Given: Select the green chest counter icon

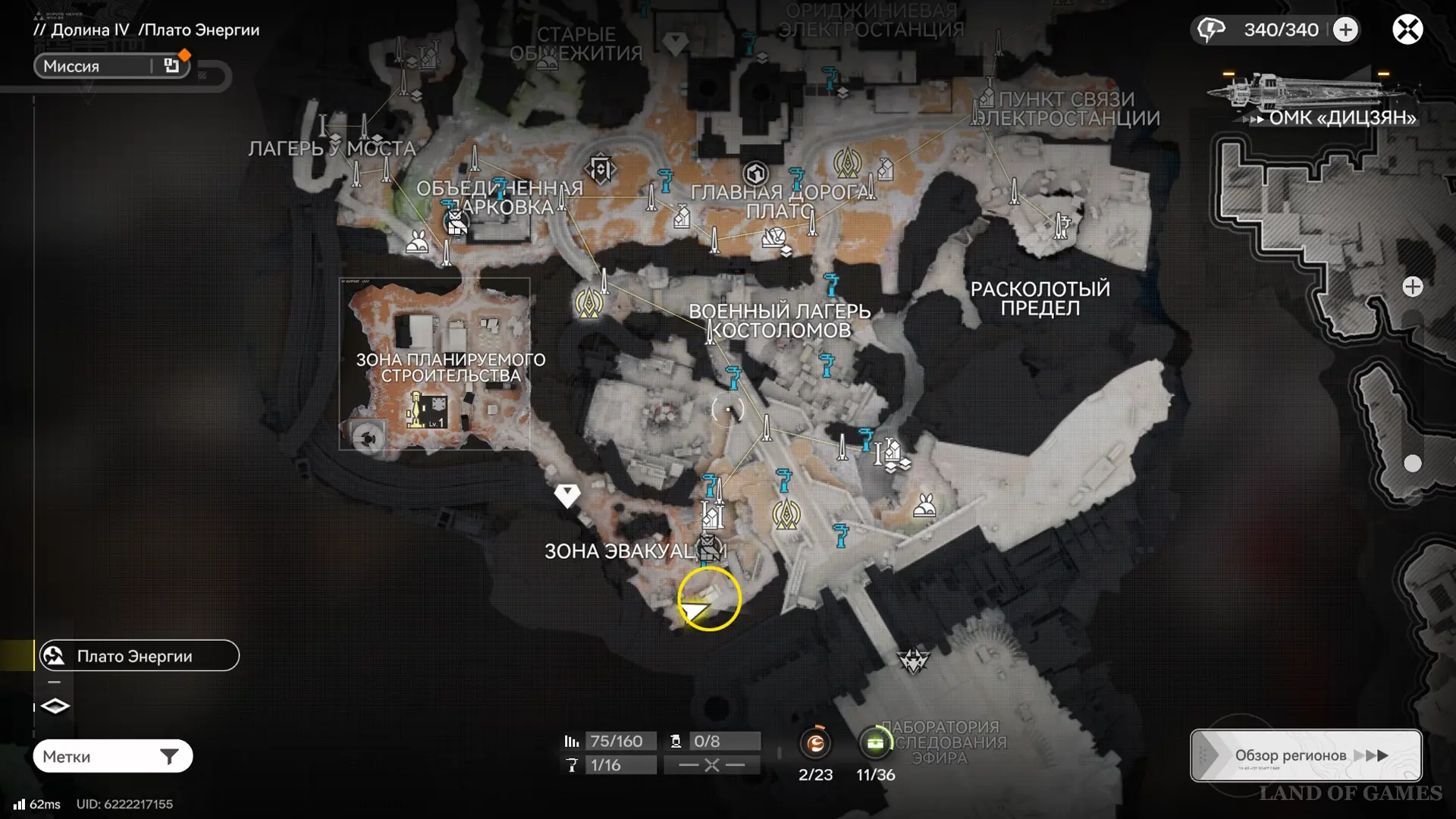Looking at the screenshot, I should coord(875,743).
